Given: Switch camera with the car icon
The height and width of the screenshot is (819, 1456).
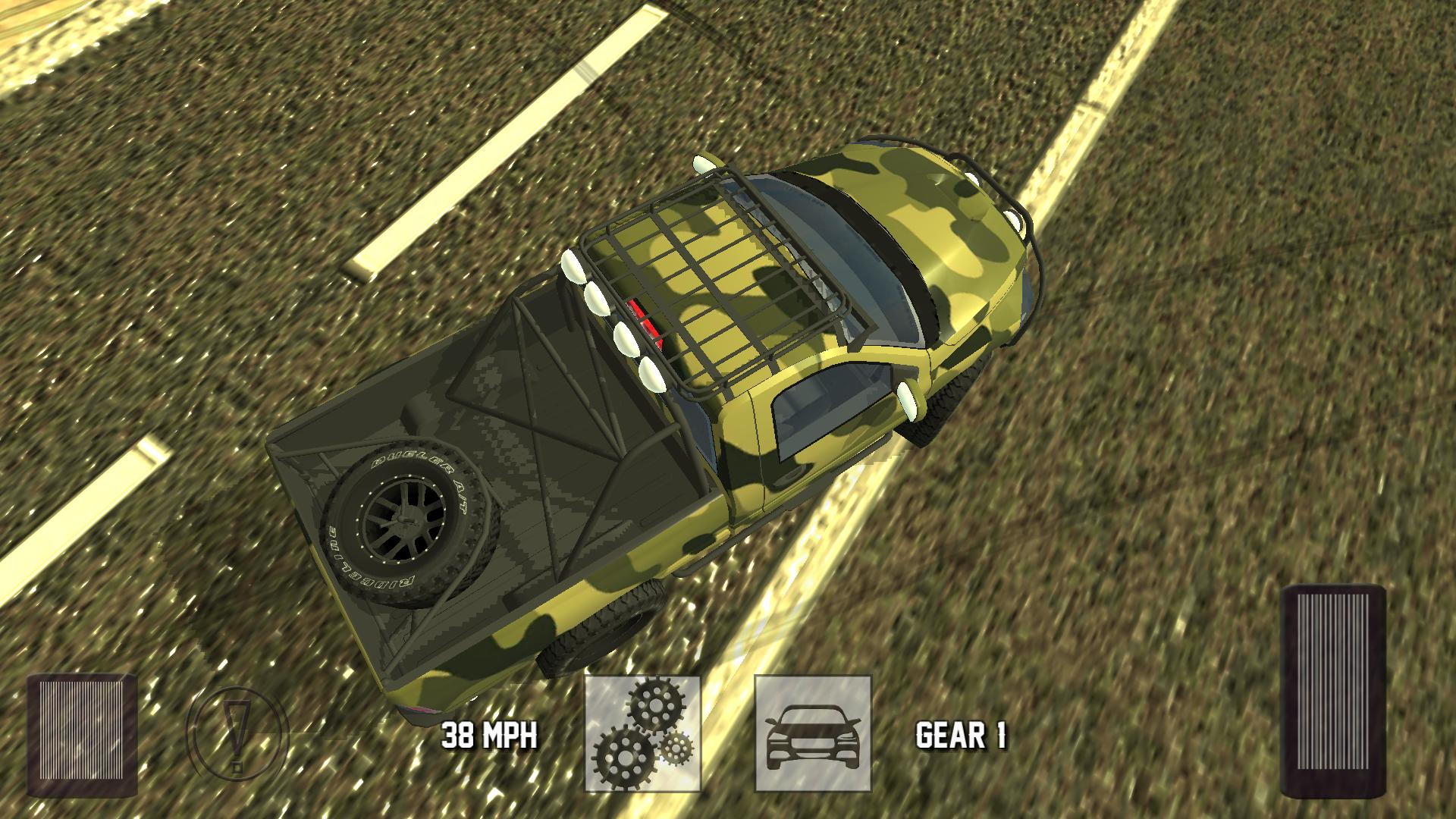Looking at the screenshot, I should [x=813, y=733].
